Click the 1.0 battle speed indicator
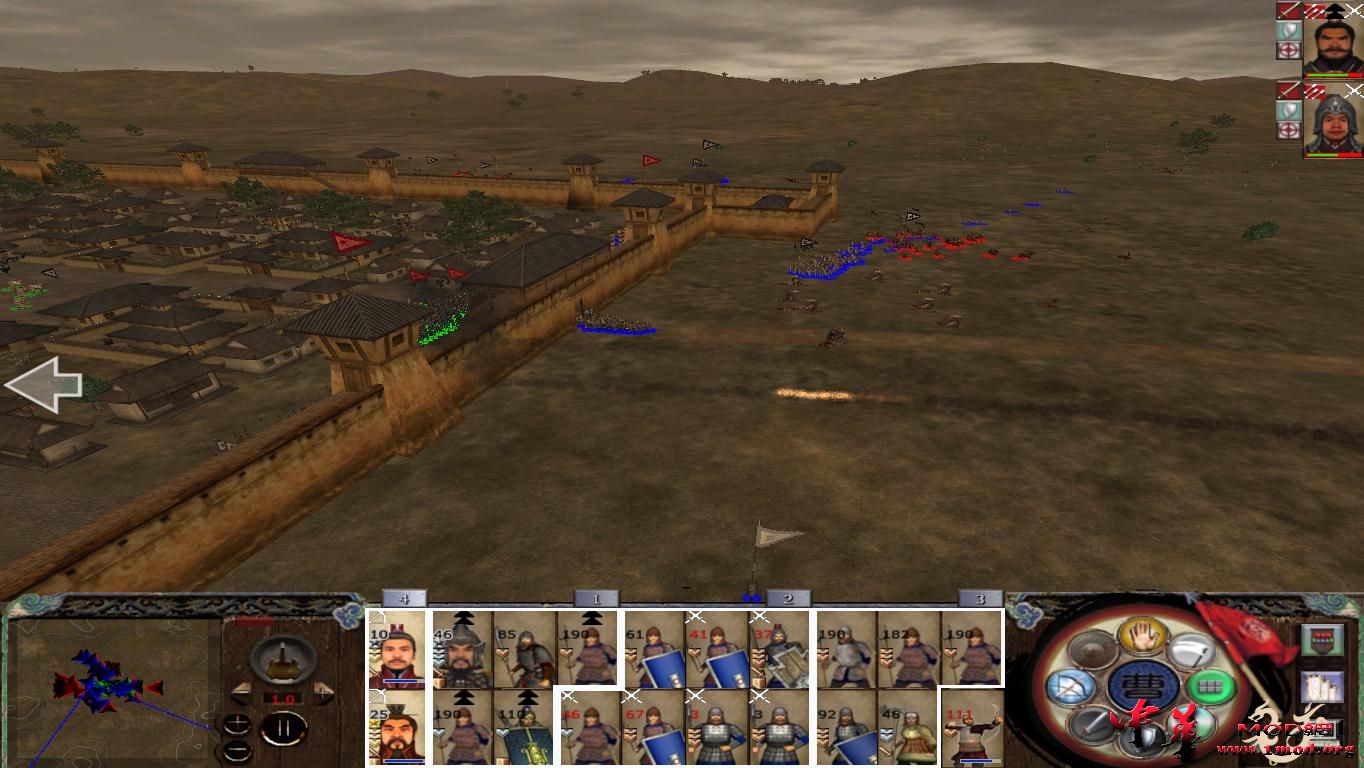This screenshot has height=768, width=1364. (x=283, y=699)
